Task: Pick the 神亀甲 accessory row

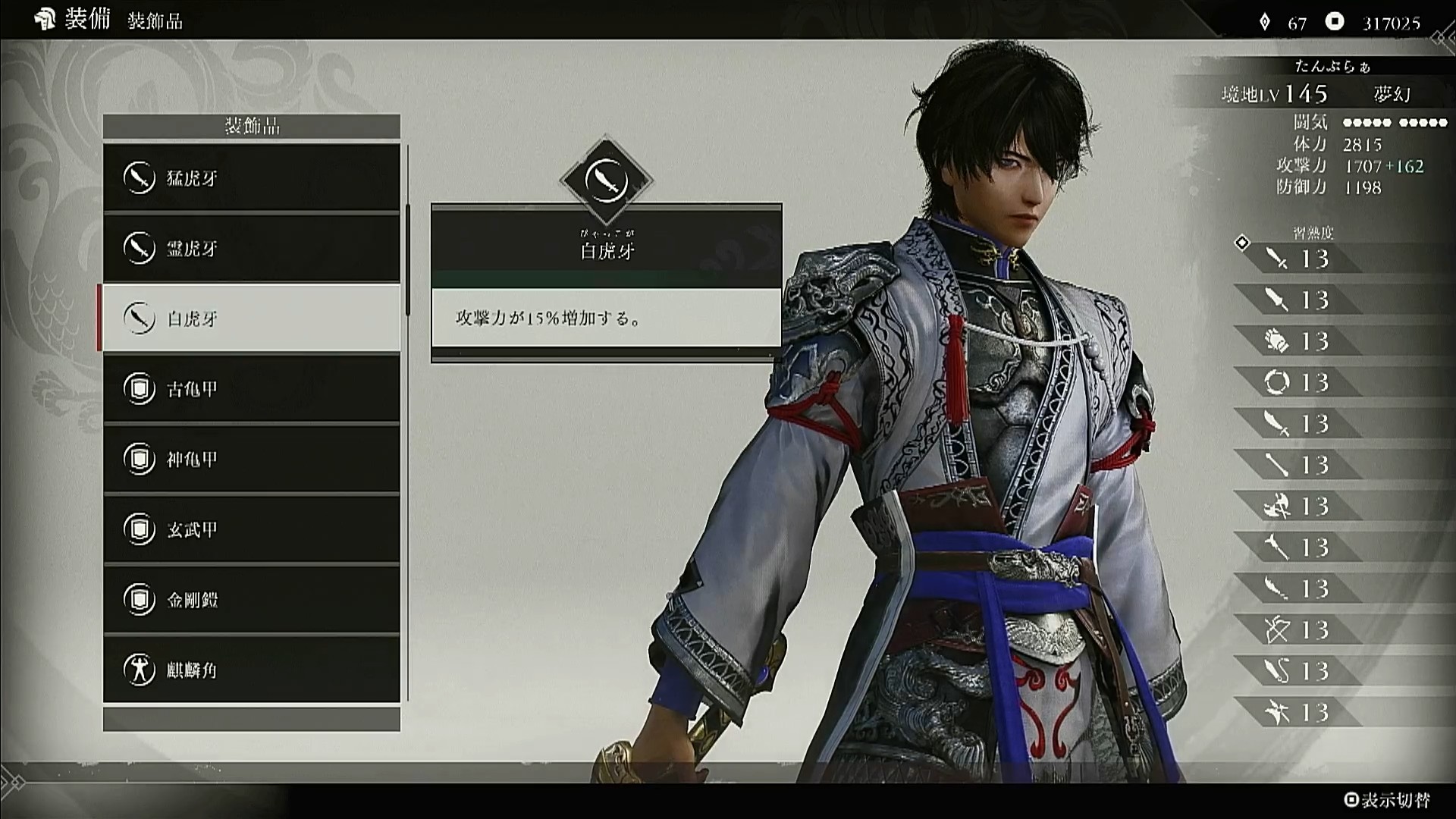Action: point(251,459)
